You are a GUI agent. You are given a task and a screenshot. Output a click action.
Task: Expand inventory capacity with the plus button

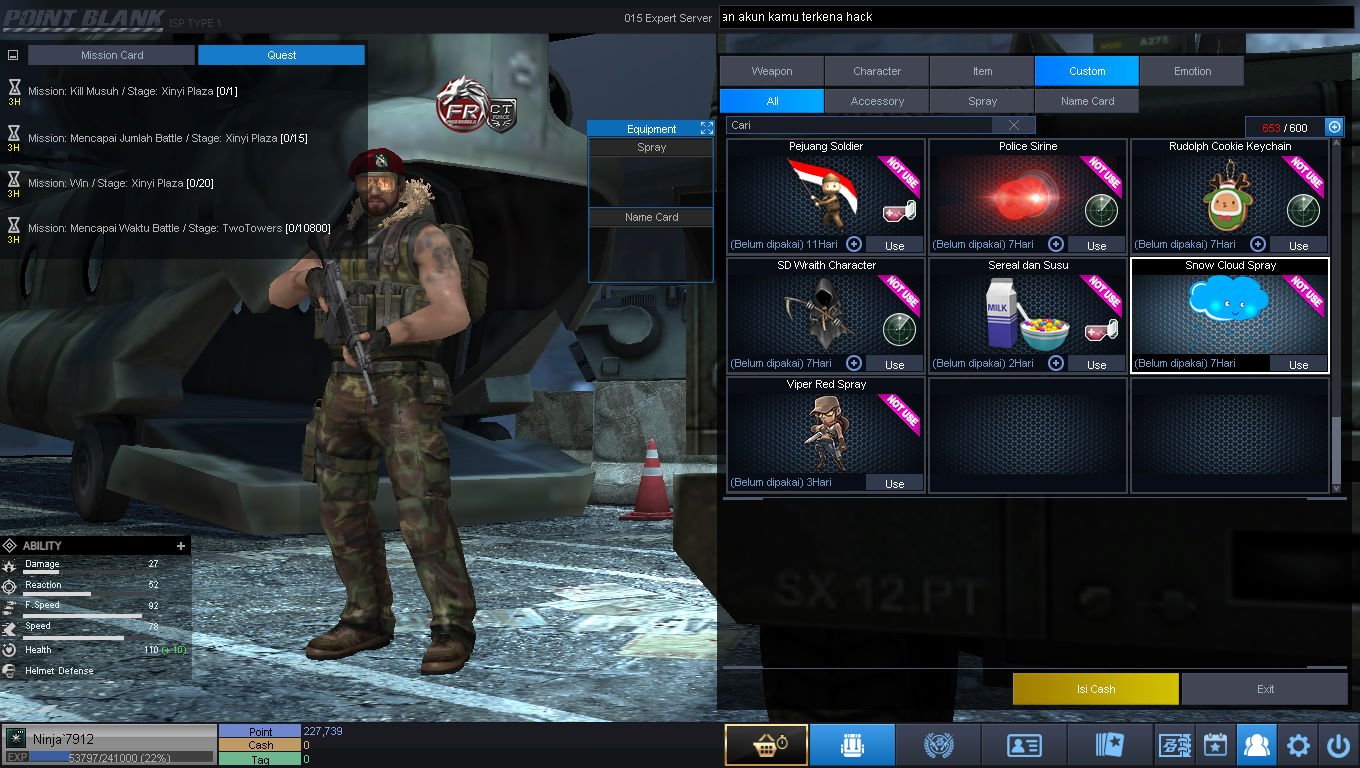[1334, 127]
